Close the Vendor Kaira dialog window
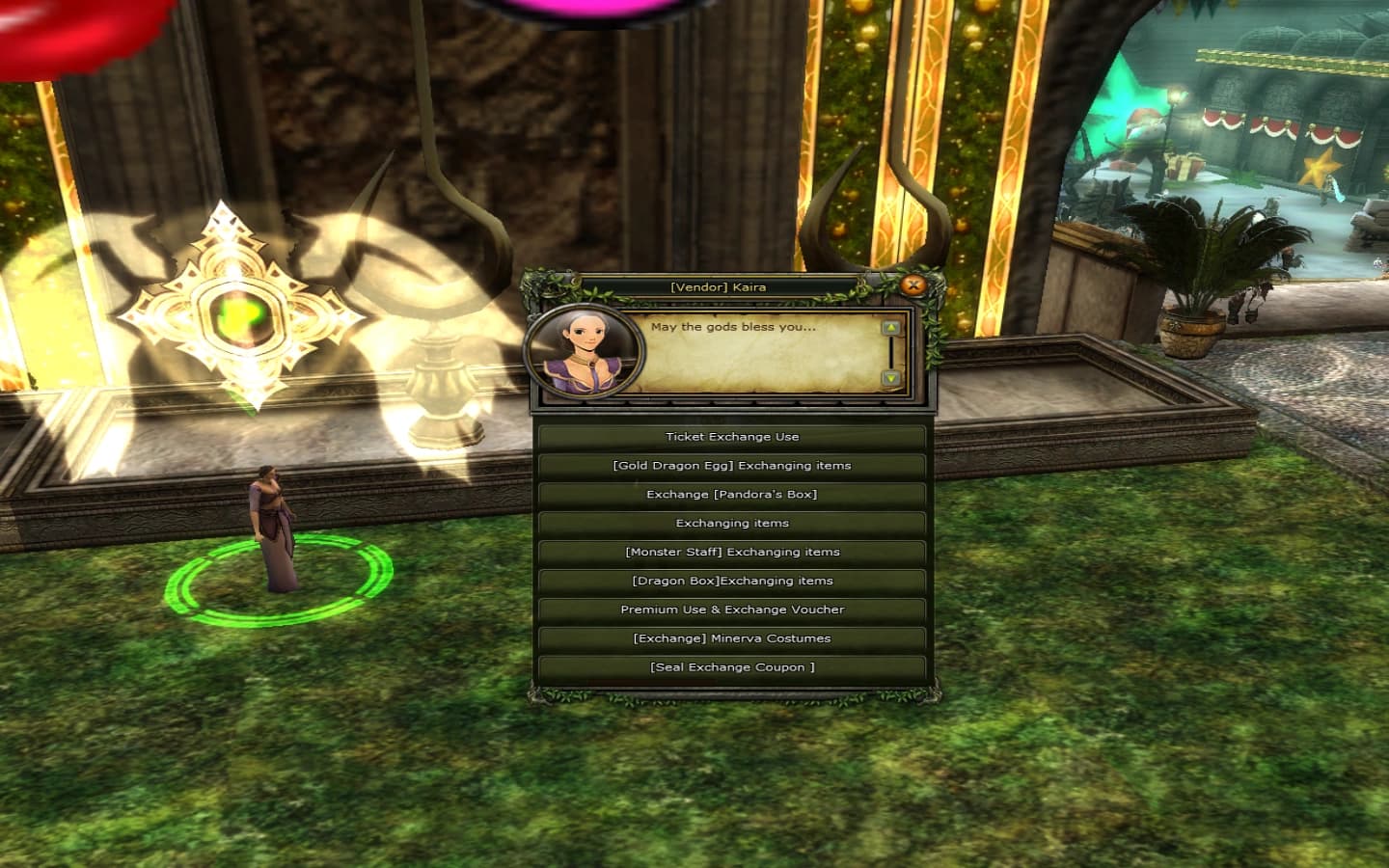The height and width of the screenshot is (868, 1389). click(912, 285)
